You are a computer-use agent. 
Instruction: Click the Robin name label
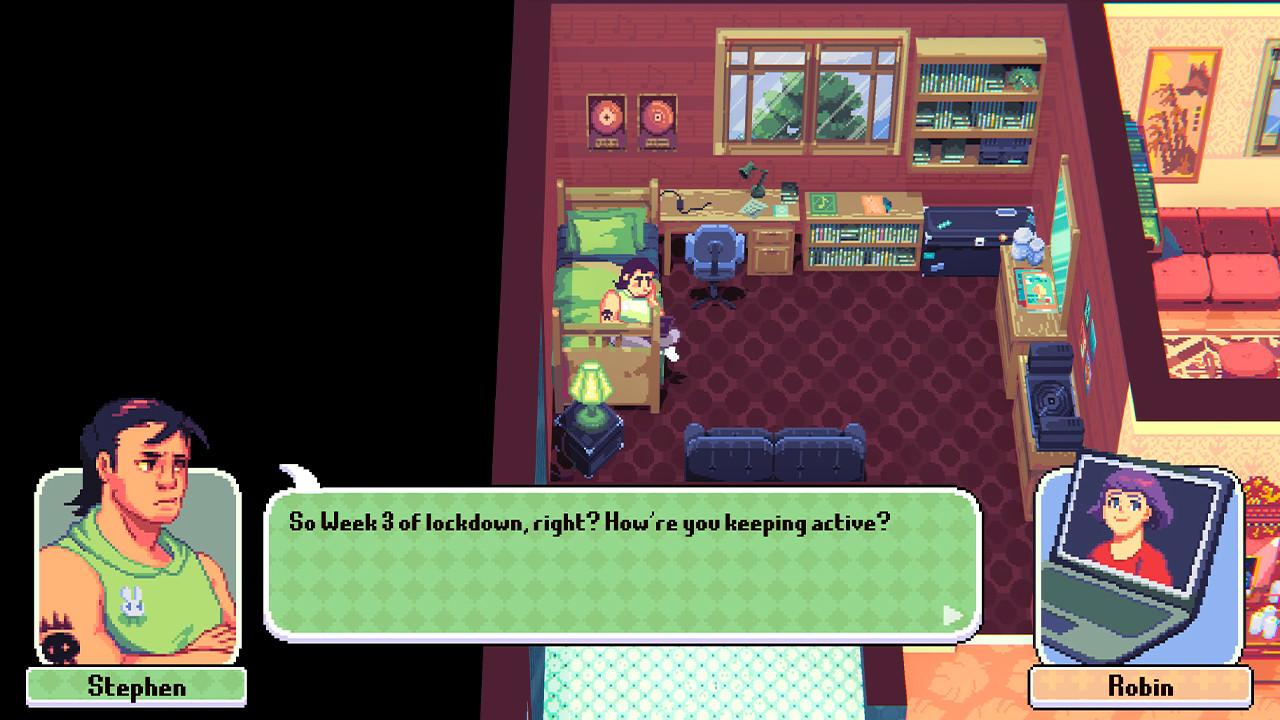tap(1138, 687)
